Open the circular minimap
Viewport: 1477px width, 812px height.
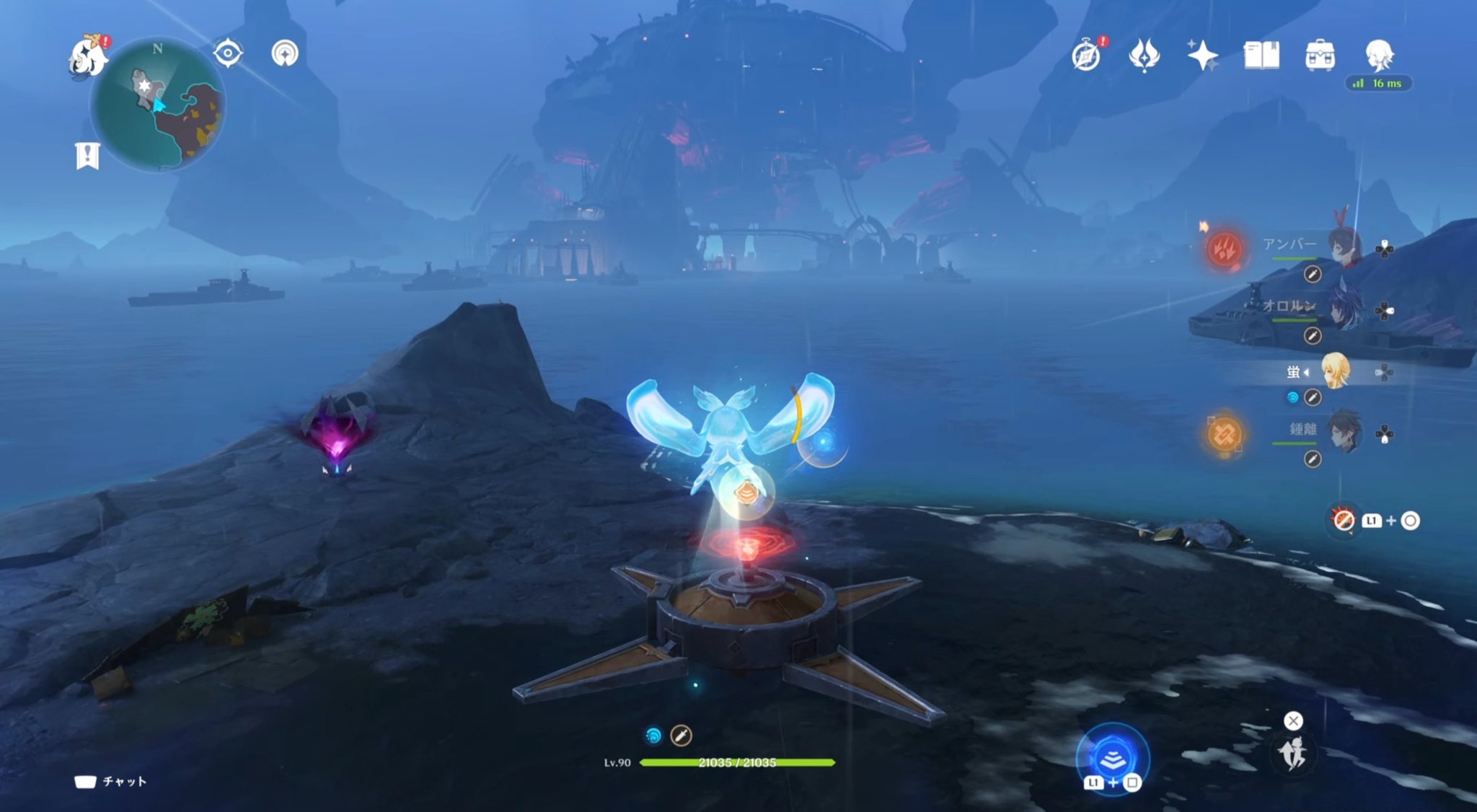click(x=157, y=106)
